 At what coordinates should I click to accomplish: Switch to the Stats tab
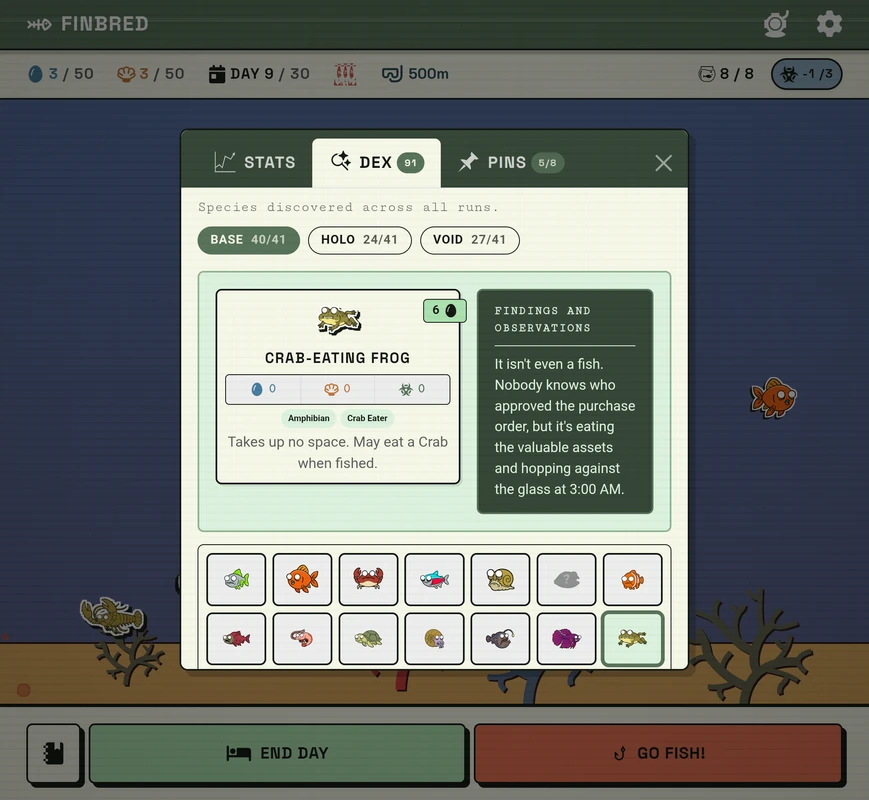(x=255, y=162)
